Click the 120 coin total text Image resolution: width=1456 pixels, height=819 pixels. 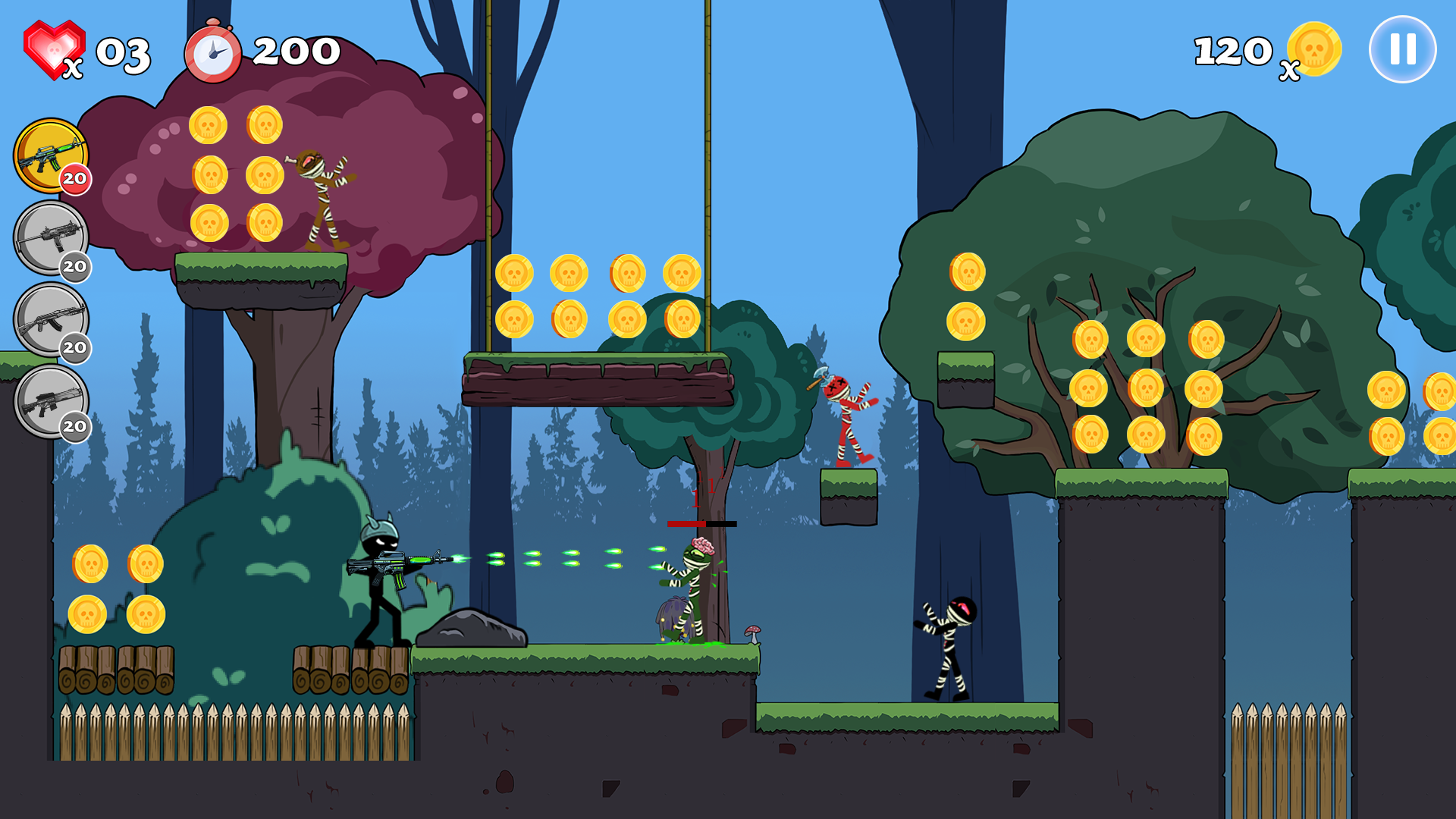pyautogui.click(x=1232, y=50)
